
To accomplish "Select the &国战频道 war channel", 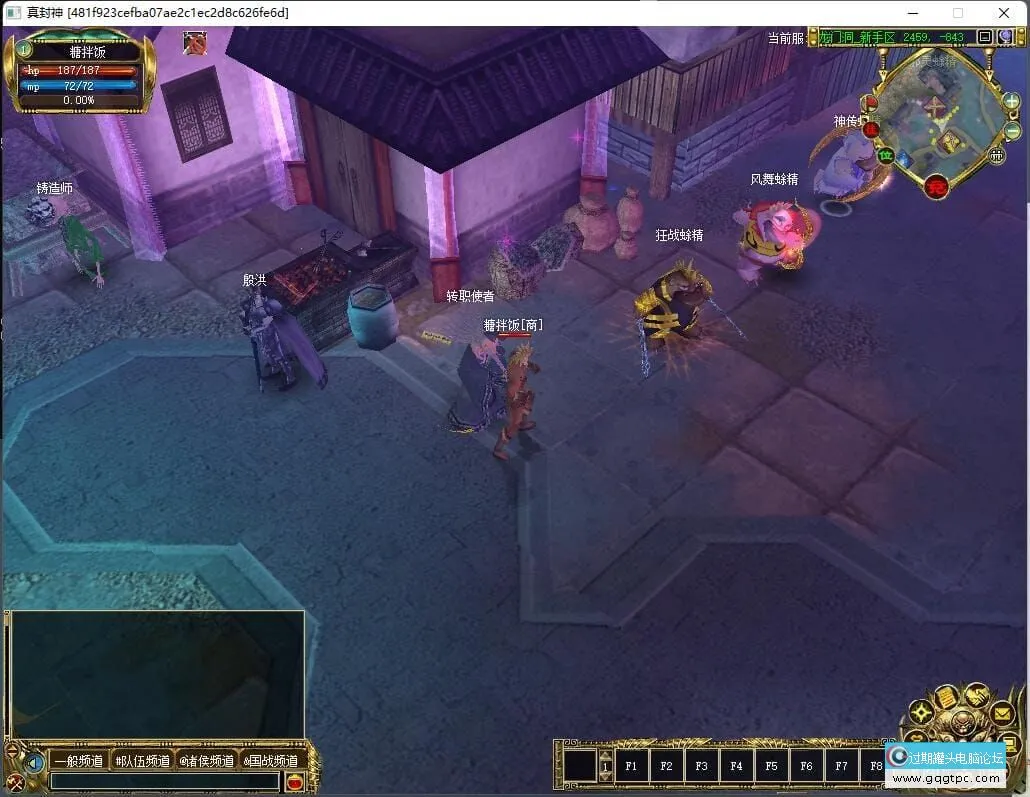I will (271, 761).
